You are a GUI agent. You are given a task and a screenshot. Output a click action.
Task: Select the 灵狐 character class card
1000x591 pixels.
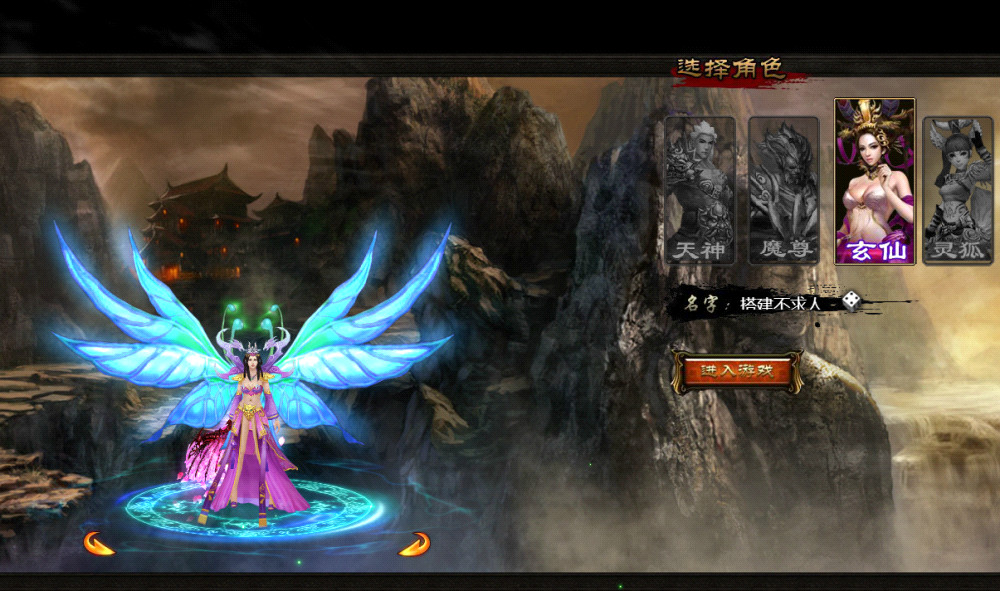tap(957, 190)
